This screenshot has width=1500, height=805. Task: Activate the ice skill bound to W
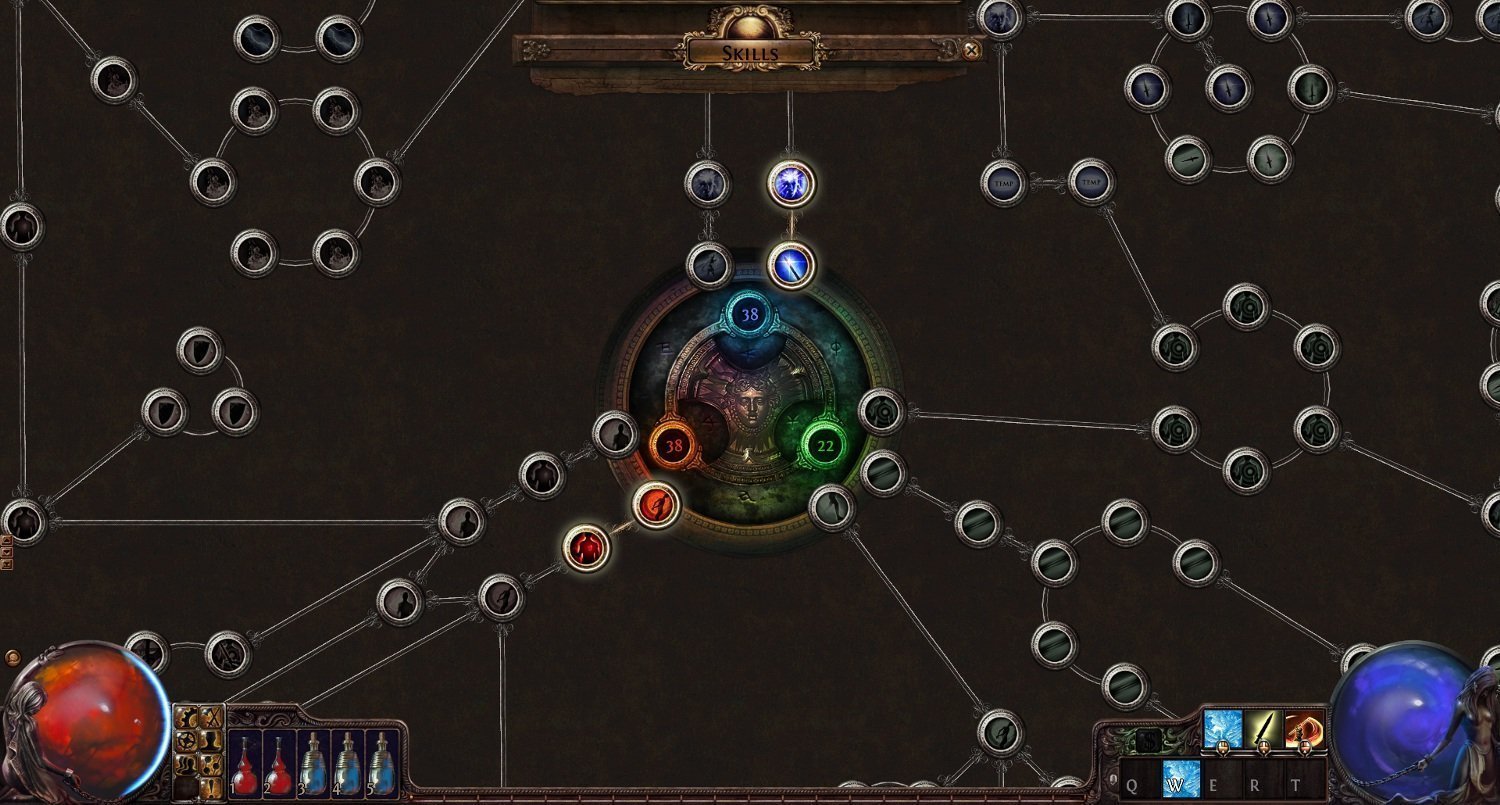pyautogui.click(x=1181, y=780)
